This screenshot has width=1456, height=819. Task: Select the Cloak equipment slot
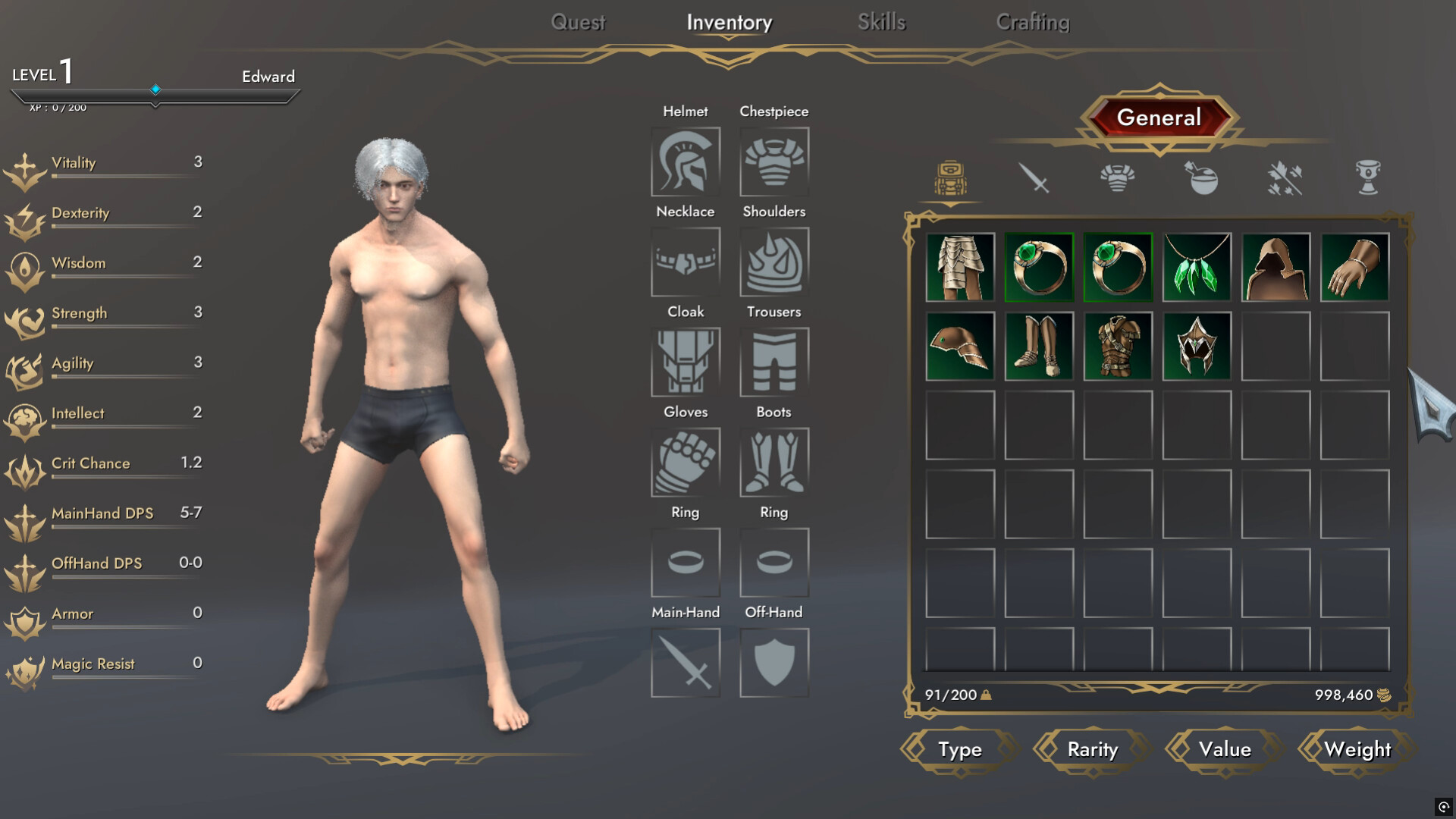(x=685, y=362)
